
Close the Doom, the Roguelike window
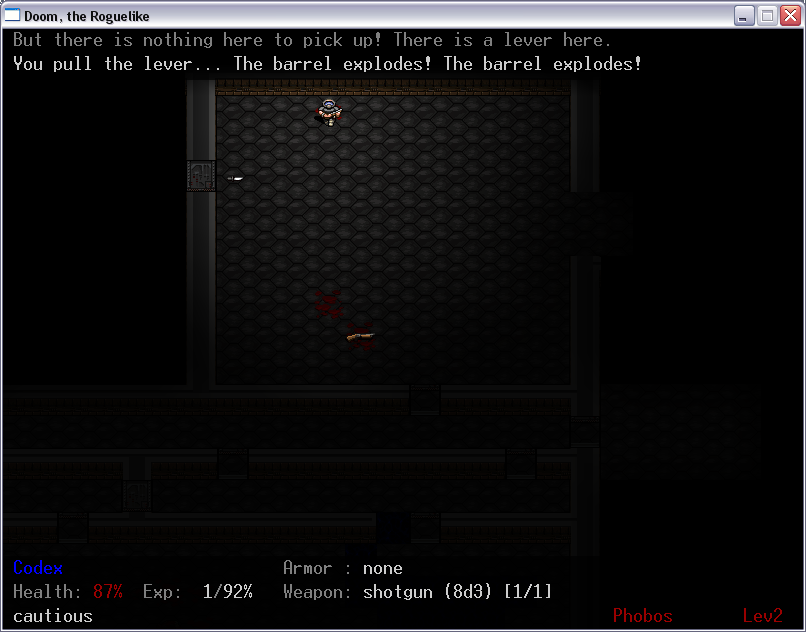pos(789,15)
